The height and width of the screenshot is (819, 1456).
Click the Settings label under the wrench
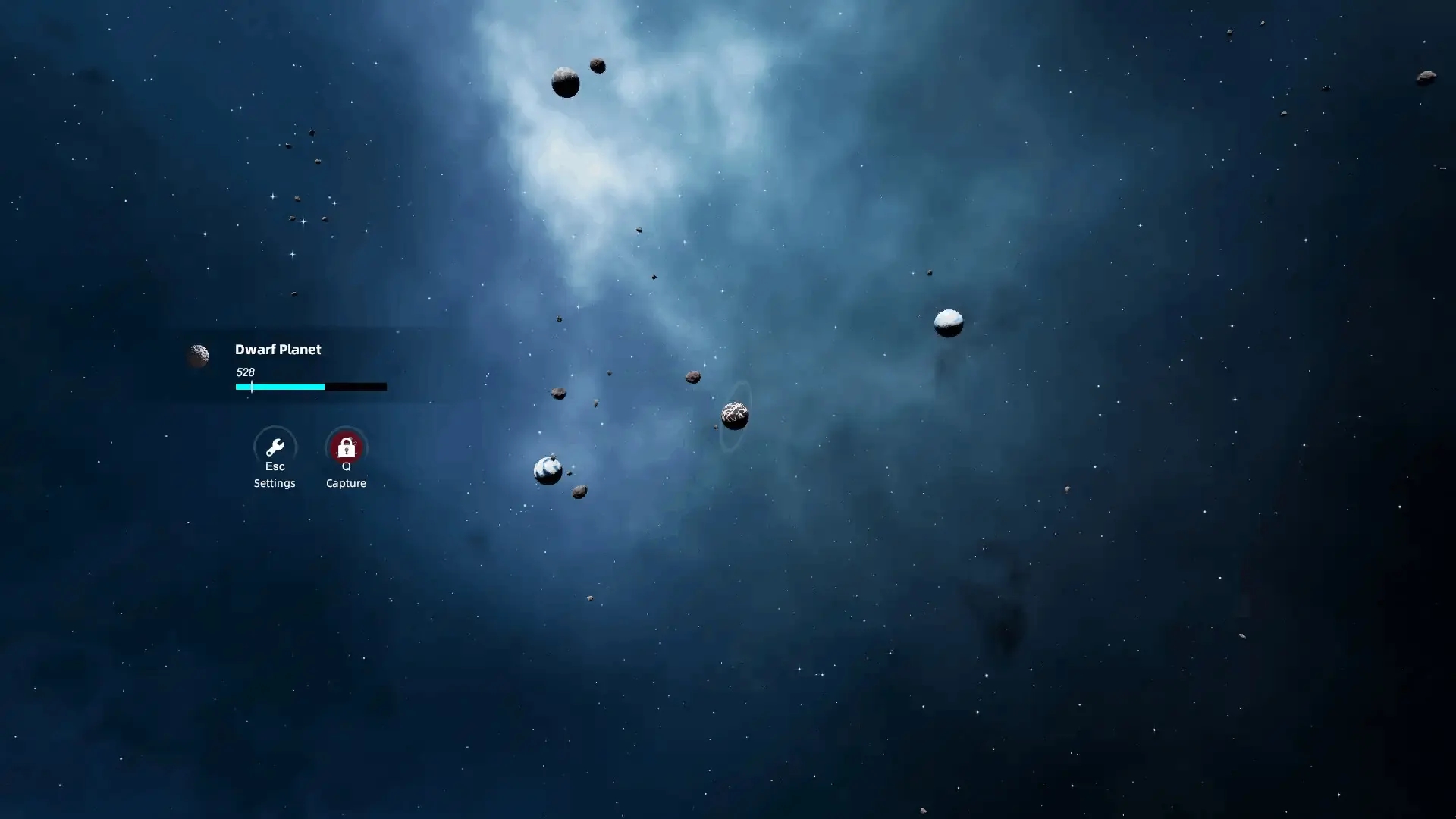pos(275,483)
